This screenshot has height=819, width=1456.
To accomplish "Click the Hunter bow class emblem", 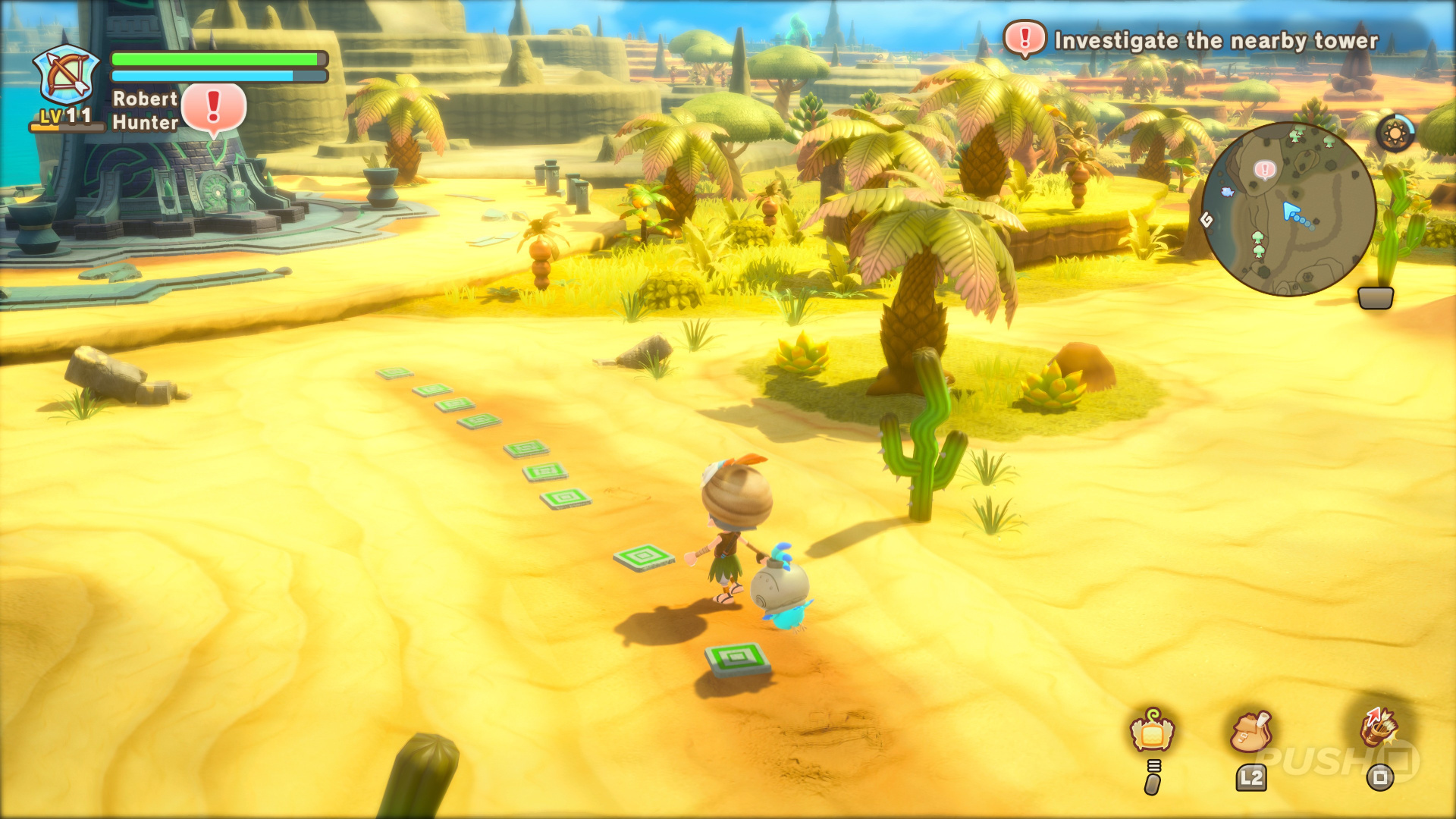I will (67, 76).
